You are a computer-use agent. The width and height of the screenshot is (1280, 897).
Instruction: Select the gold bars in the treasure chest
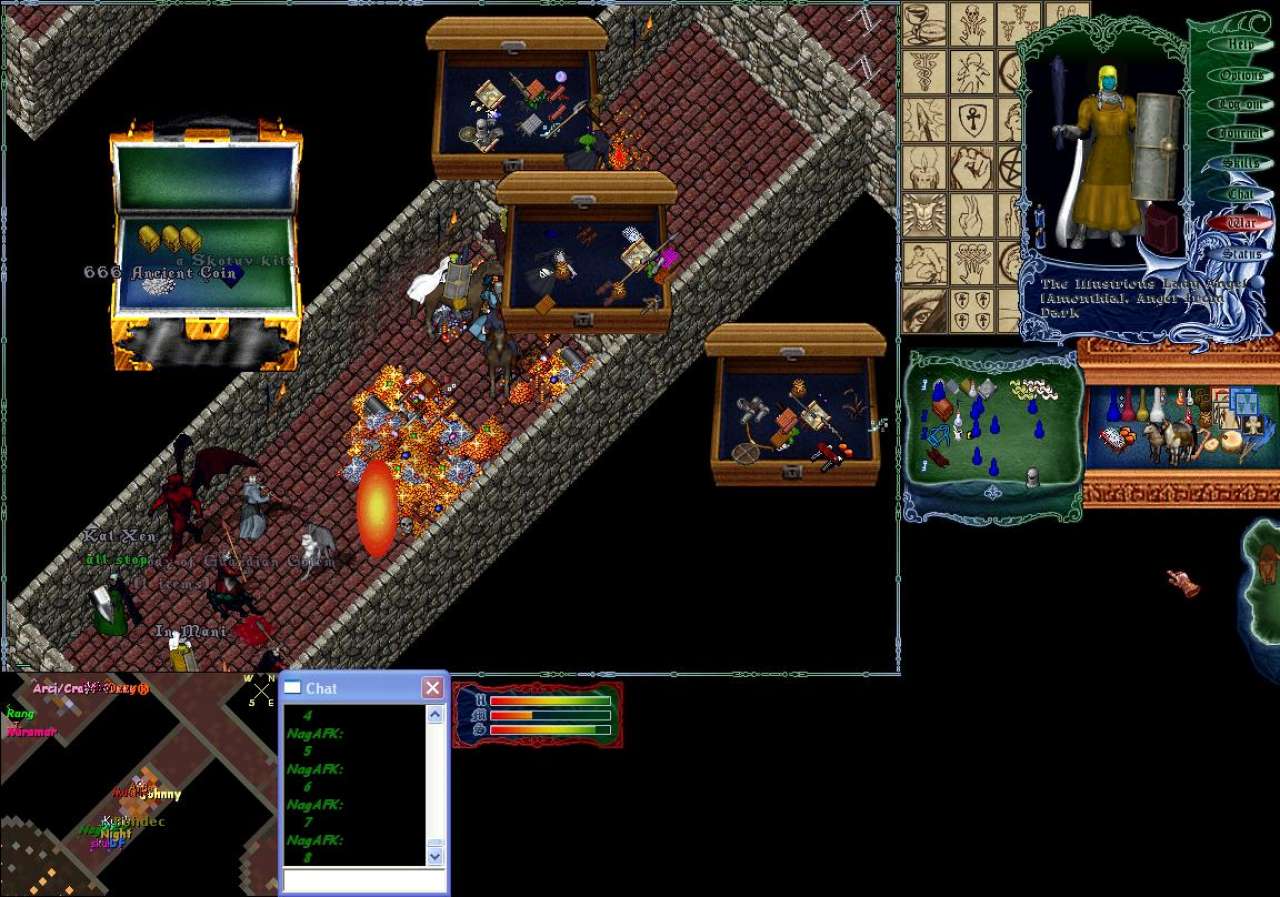click(x=169, y=239)
